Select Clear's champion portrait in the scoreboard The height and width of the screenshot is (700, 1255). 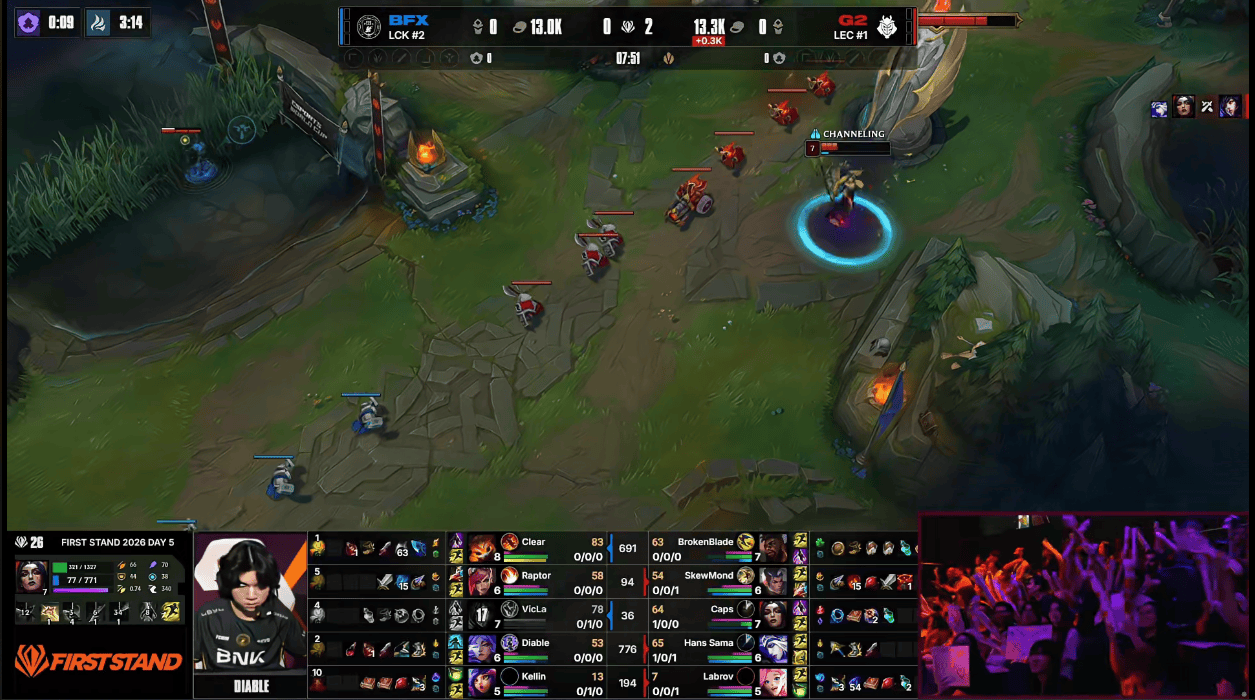[482, 547]
